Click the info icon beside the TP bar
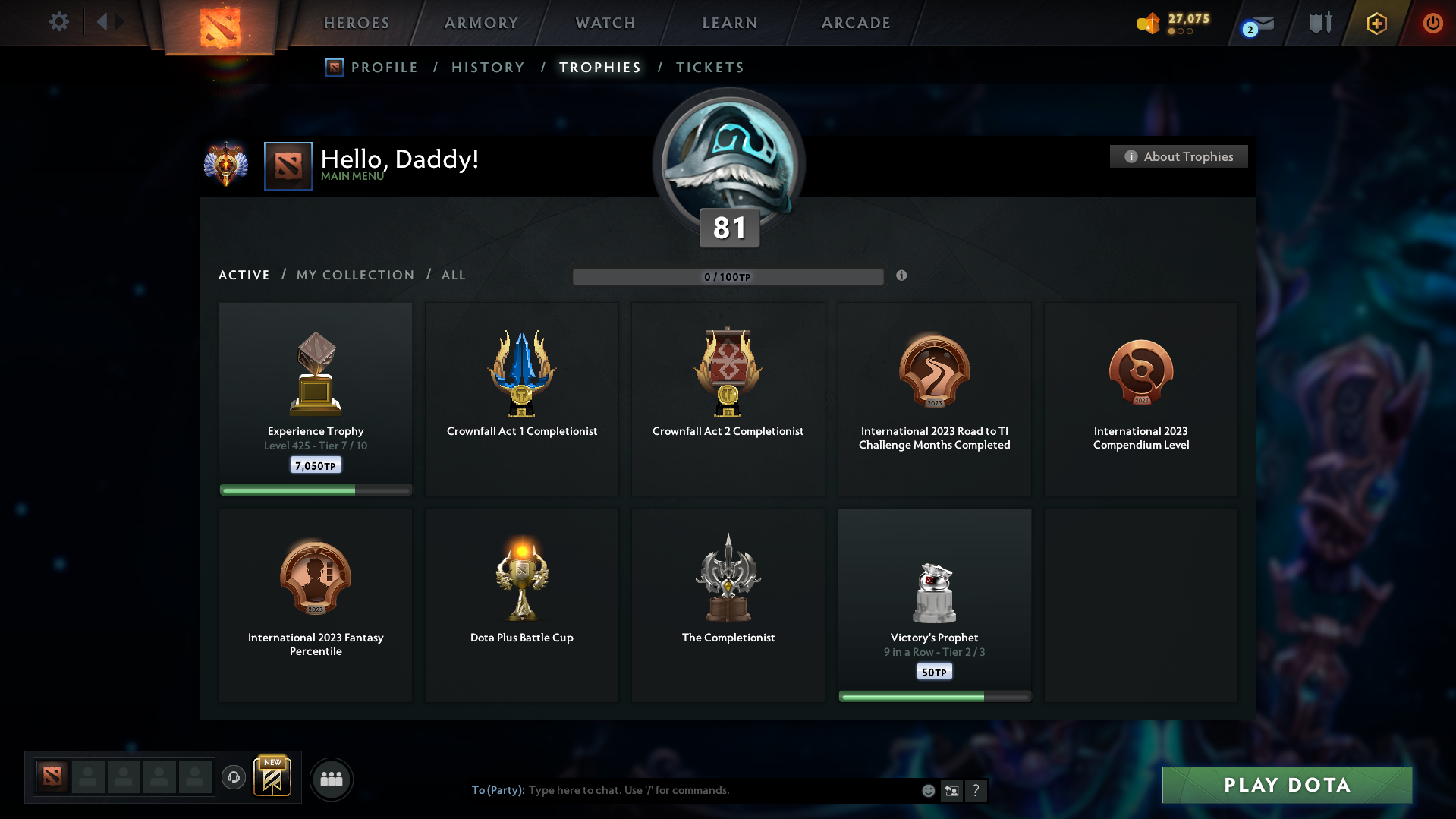The width and height of the screenshot is (1456, 819). click(902, 276)
